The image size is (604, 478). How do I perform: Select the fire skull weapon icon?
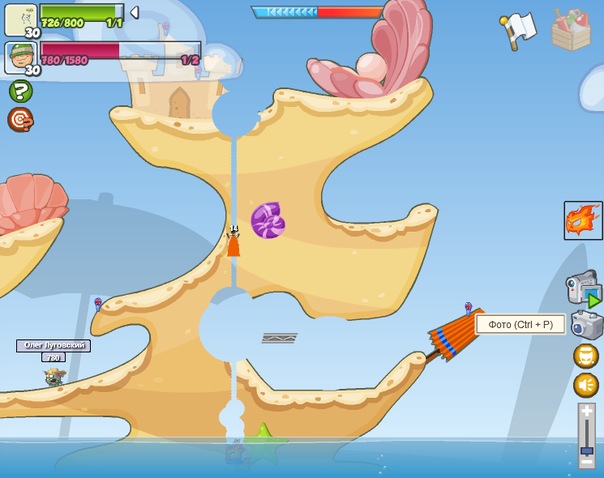pyautogui.click(x=583, y=220)
